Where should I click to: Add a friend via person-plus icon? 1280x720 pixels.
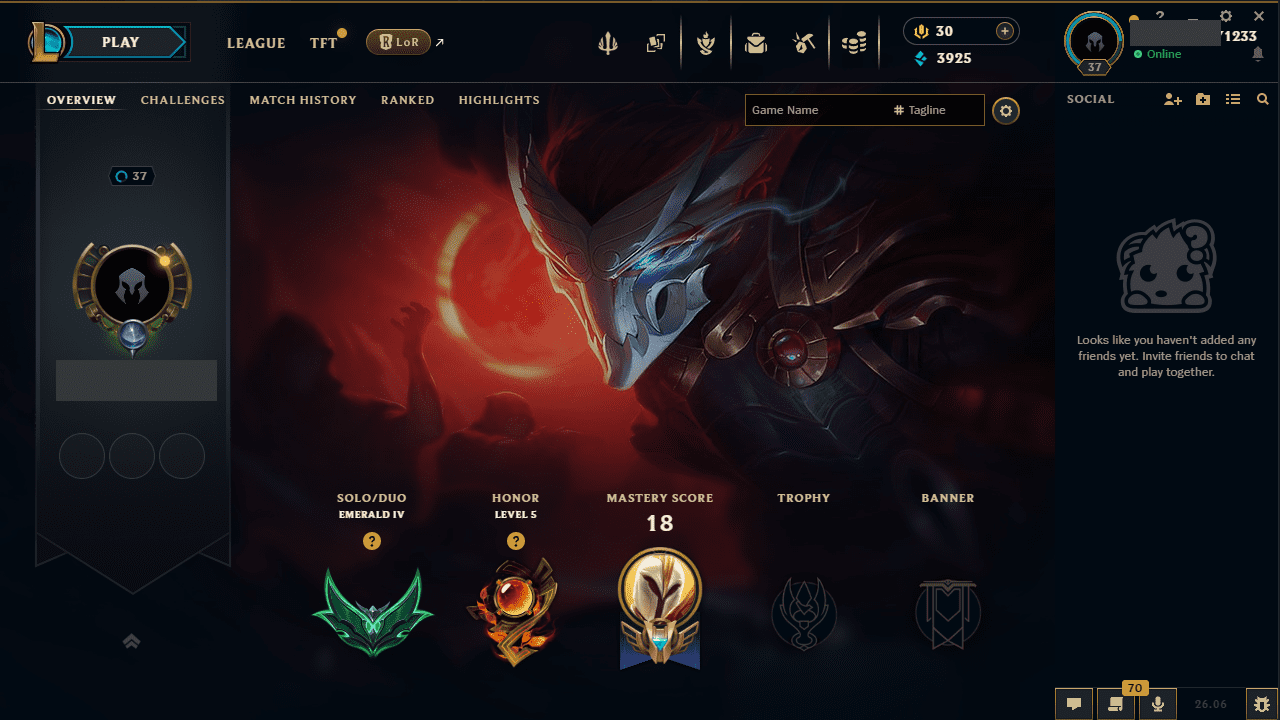[x=1172, y=99]
